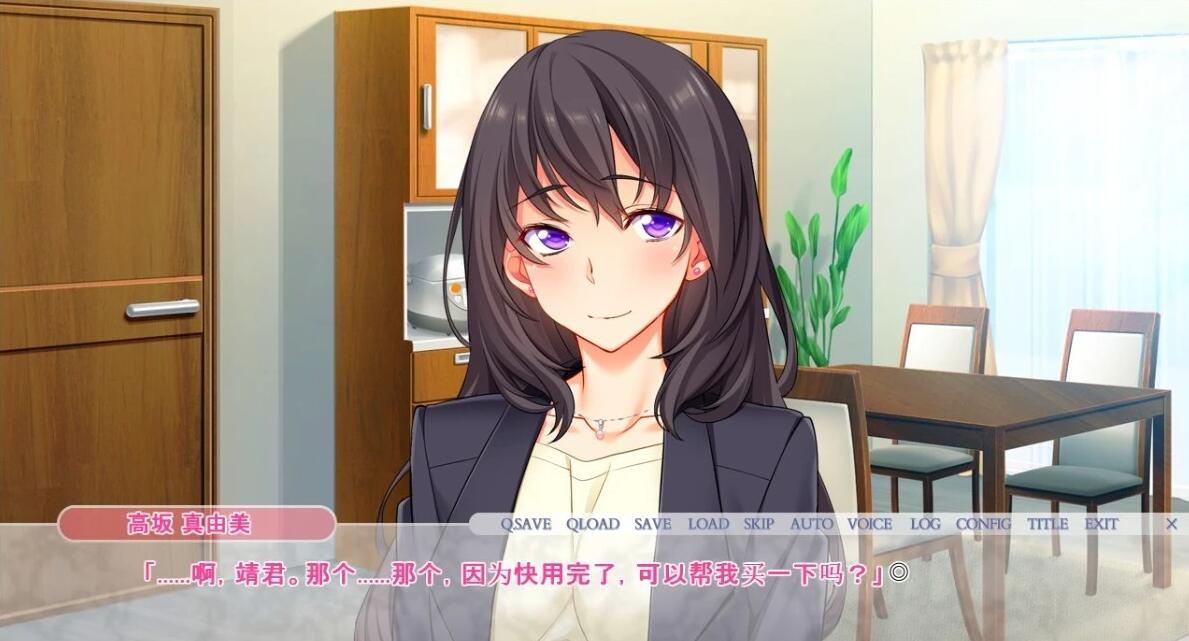Quick load with the QLOAD button

tap(593, 523)
